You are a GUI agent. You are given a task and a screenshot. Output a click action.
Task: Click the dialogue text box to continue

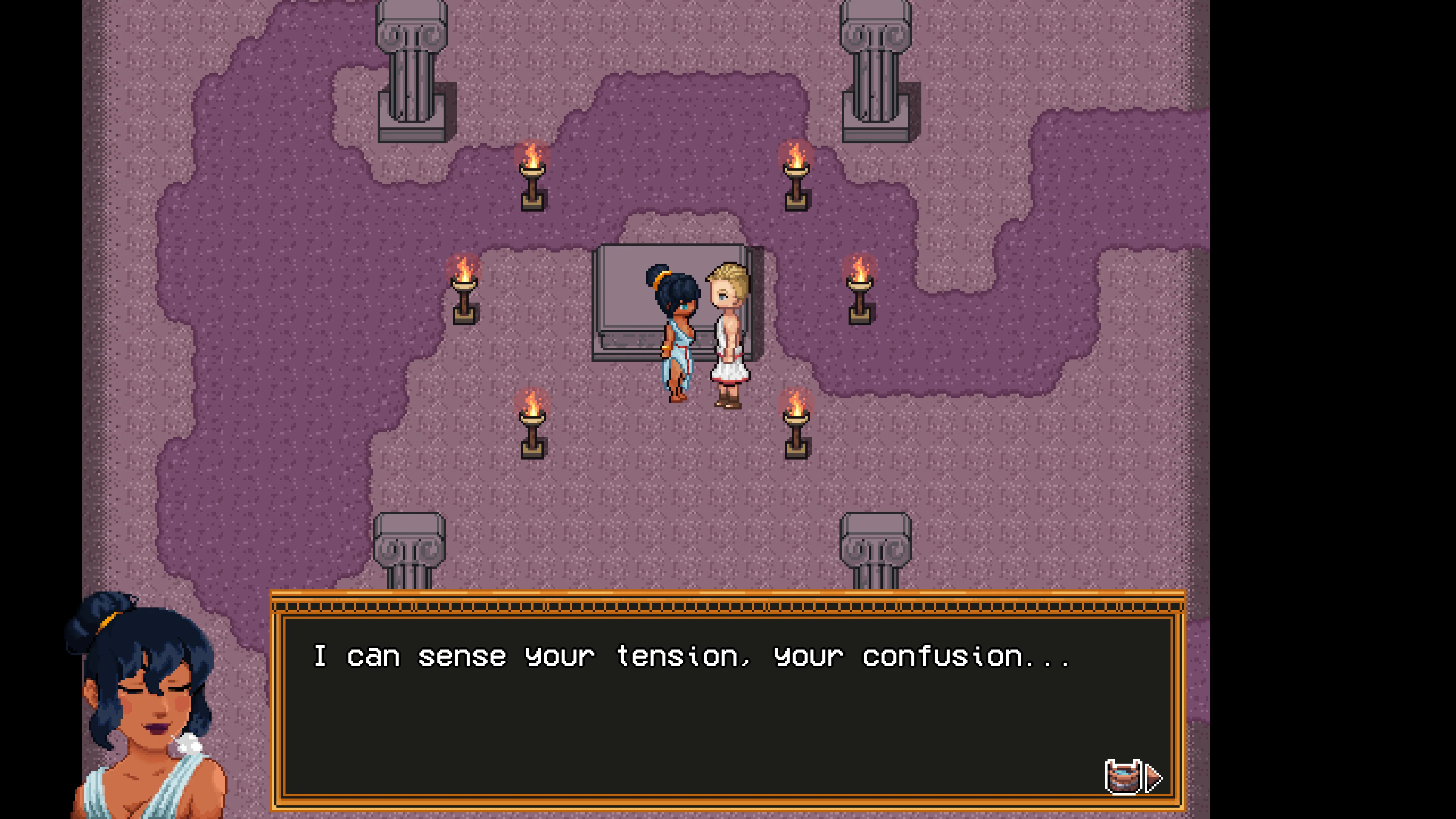[x=735, y=706]
